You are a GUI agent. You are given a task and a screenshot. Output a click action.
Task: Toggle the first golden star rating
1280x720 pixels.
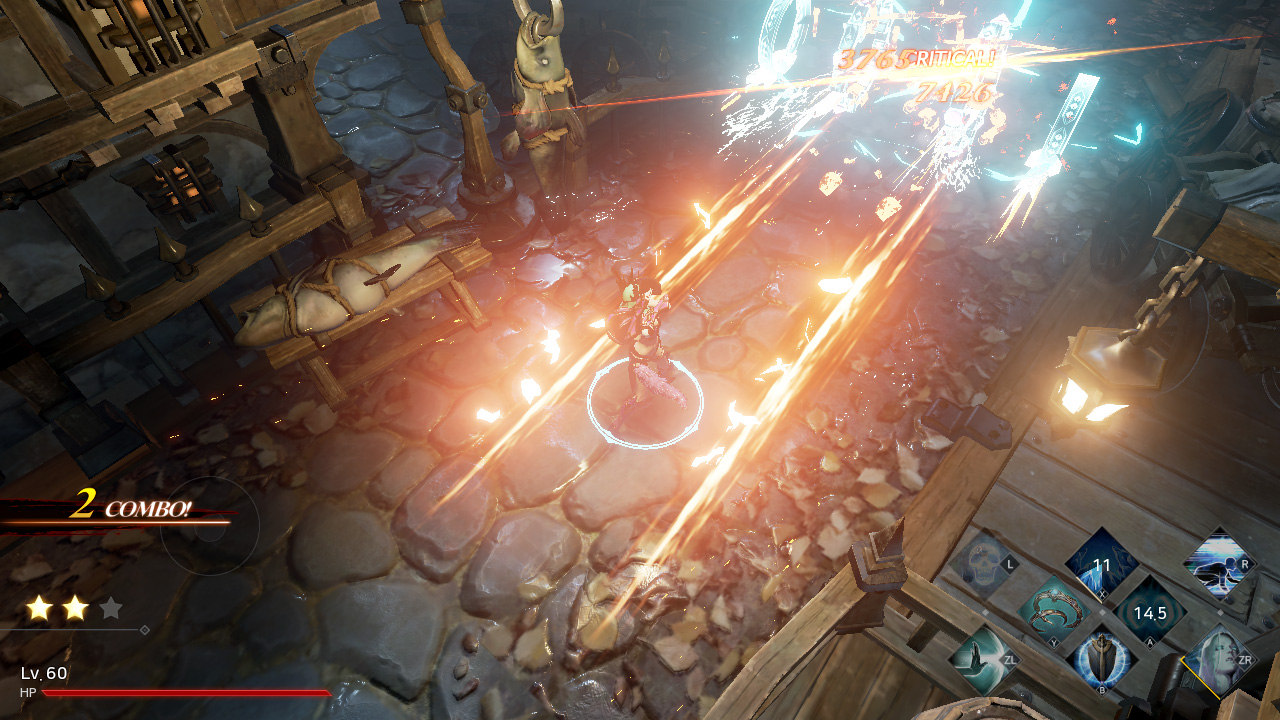tap(38, 608)
